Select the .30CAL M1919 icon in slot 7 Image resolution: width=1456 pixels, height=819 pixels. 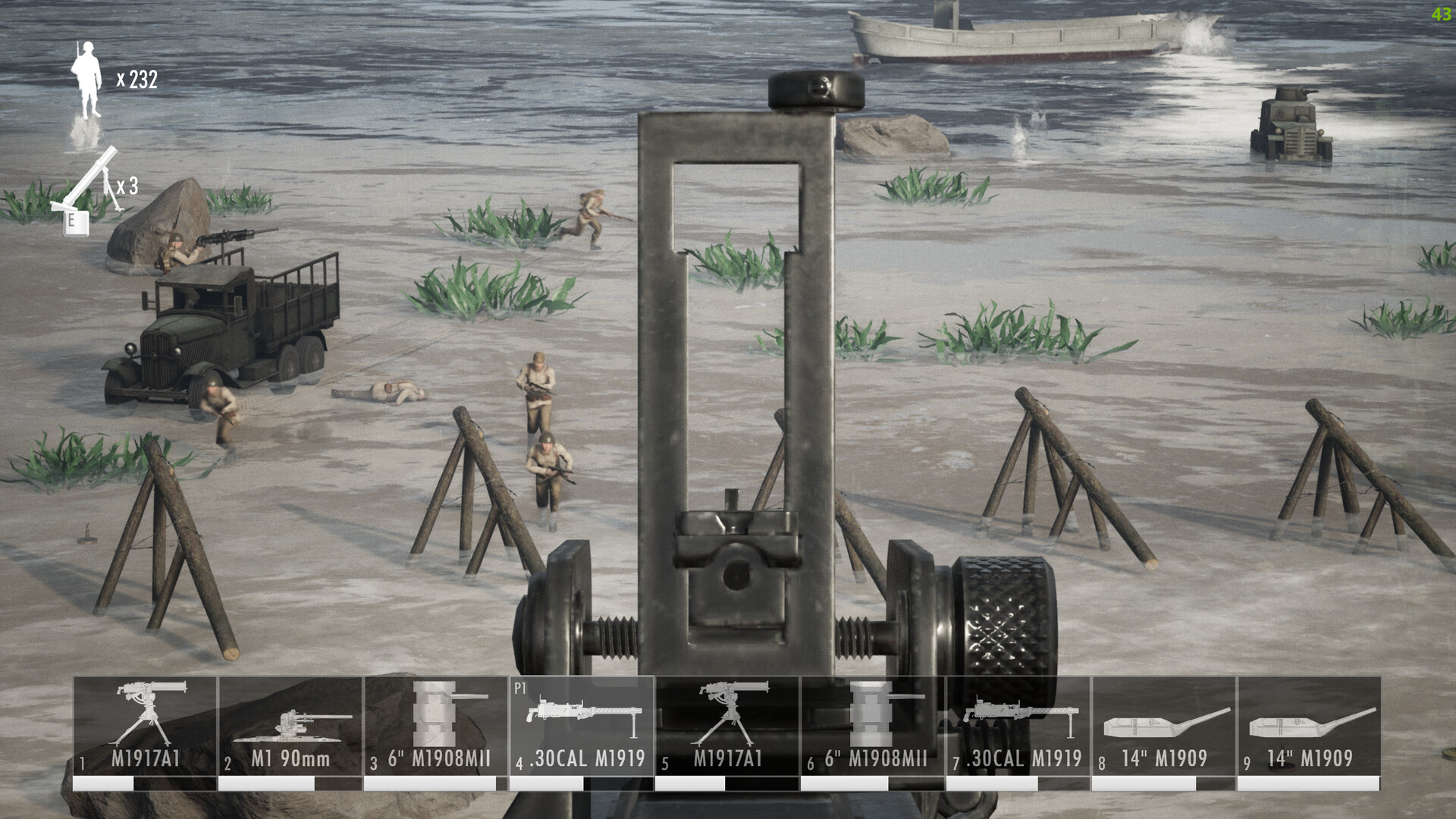click(1020, 720)
